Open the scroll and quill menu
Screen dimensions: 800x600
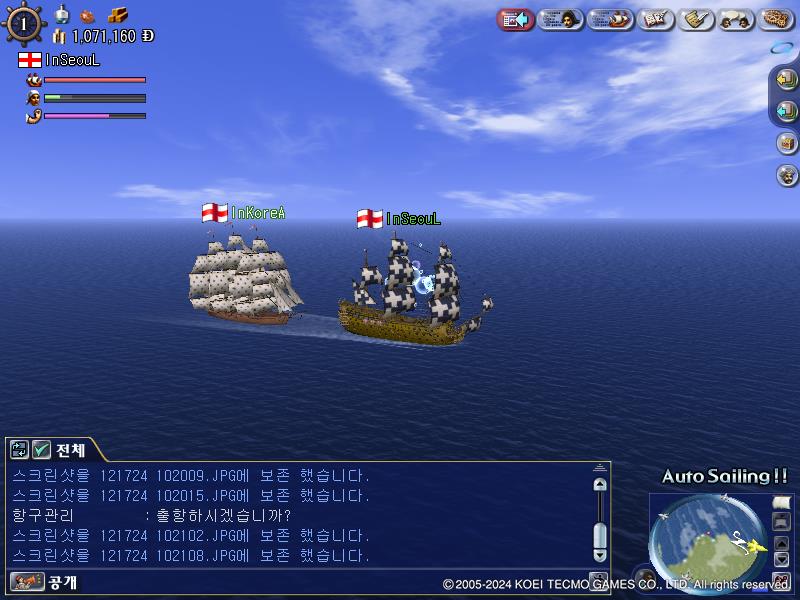point(696,19)
